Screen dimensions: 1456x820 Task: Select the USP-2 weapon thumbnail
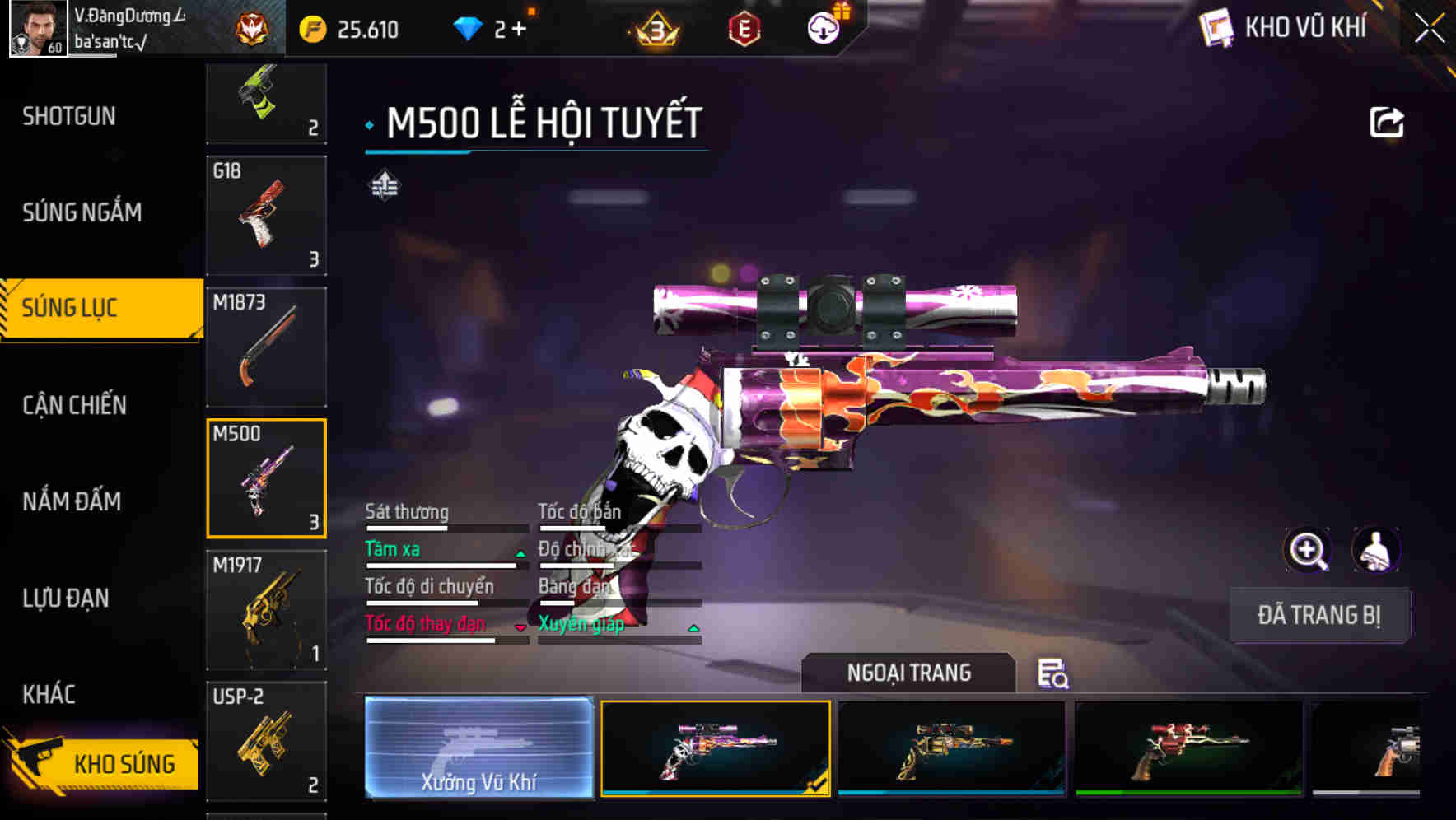pos(266,741)
